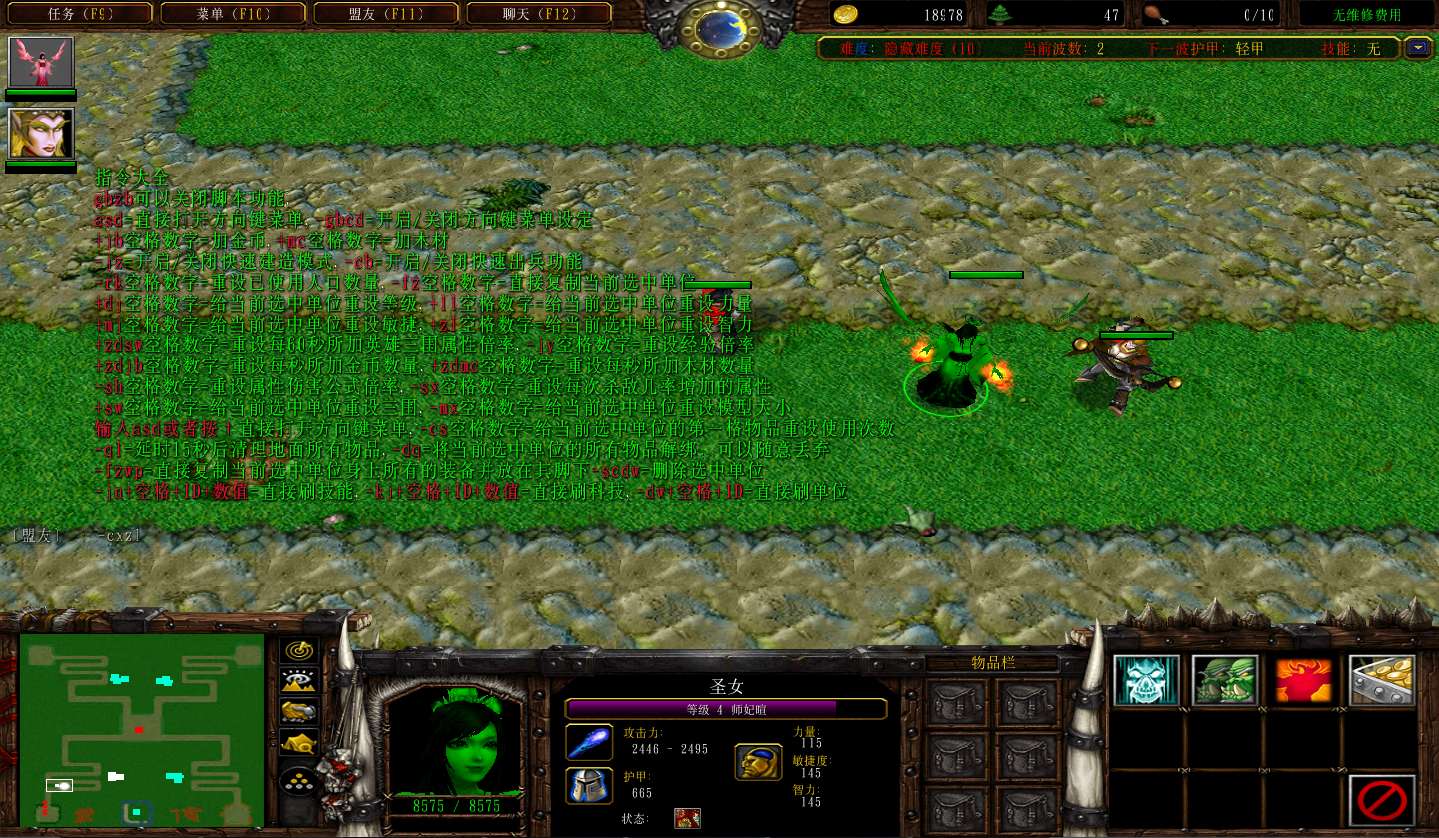Select the gold coin chest ability

(1382, 681)
